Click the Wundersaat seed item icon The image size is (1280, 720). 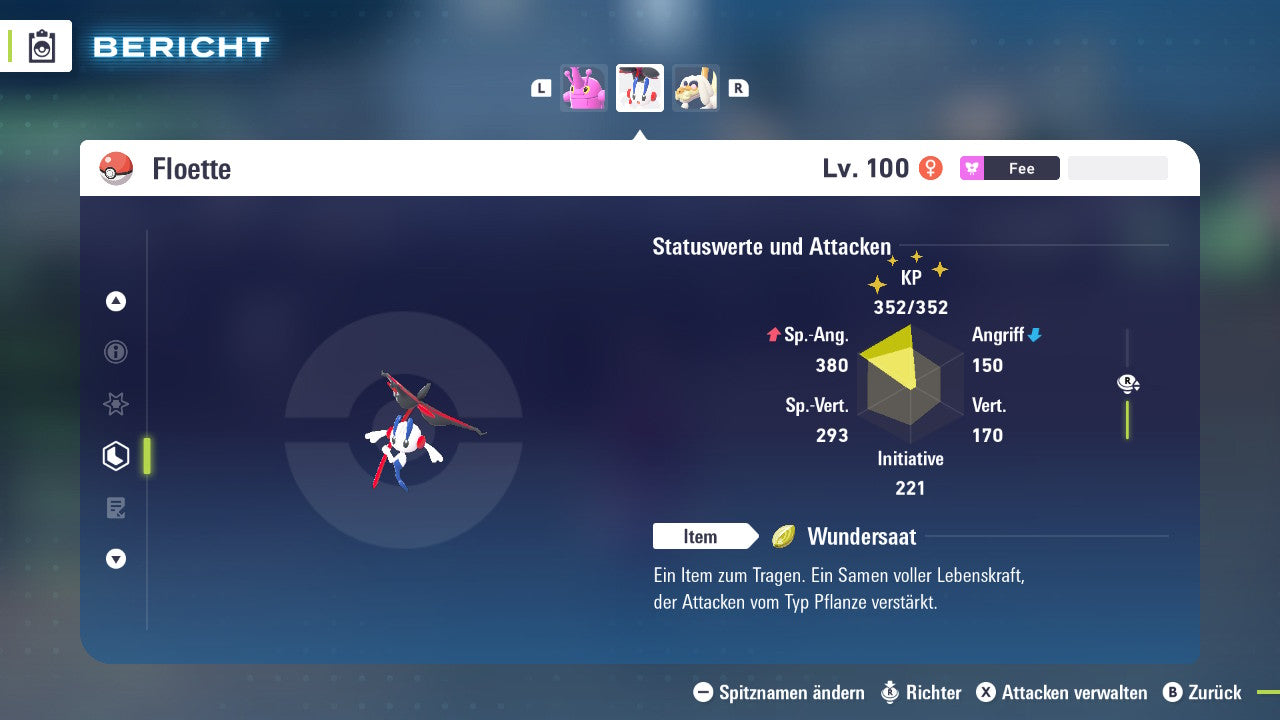tap(786, 537)
